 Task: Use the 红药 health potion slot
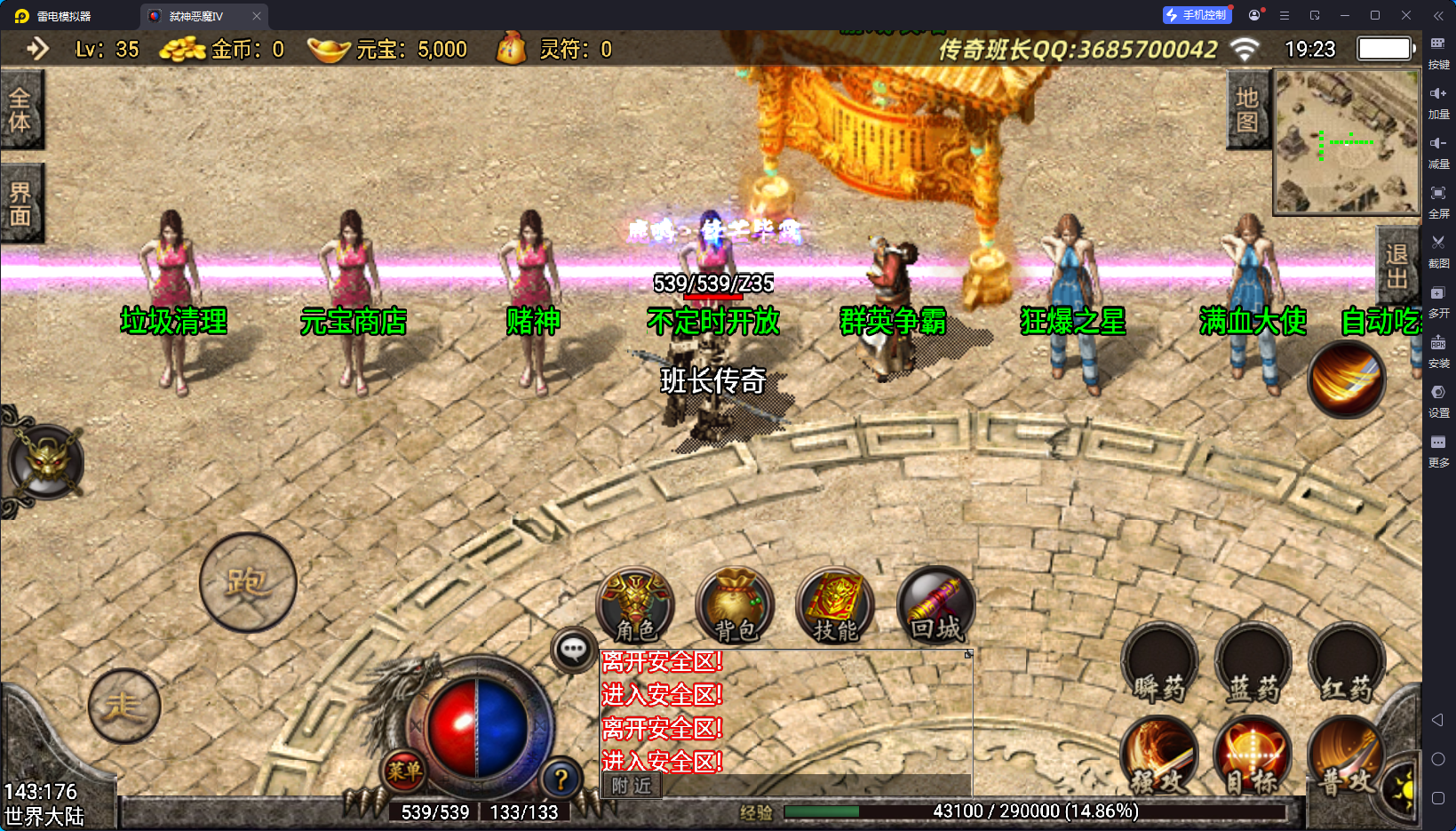(1347, 665)
